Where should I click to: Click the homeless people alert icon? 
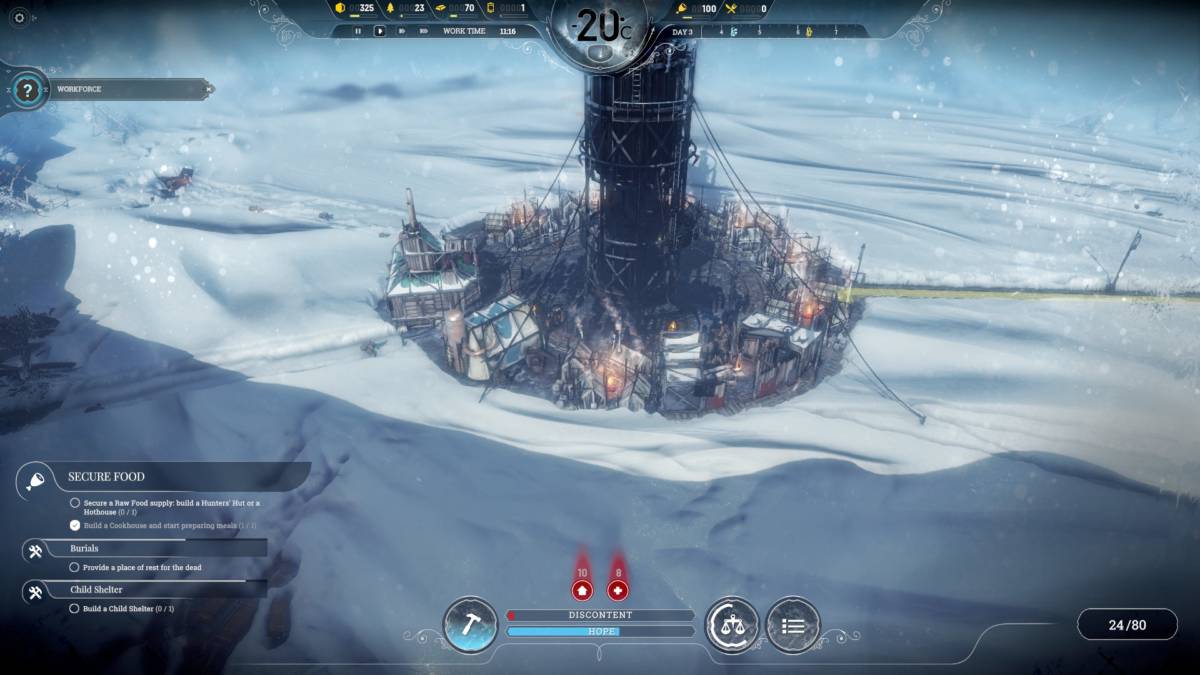tap(582, 590)
